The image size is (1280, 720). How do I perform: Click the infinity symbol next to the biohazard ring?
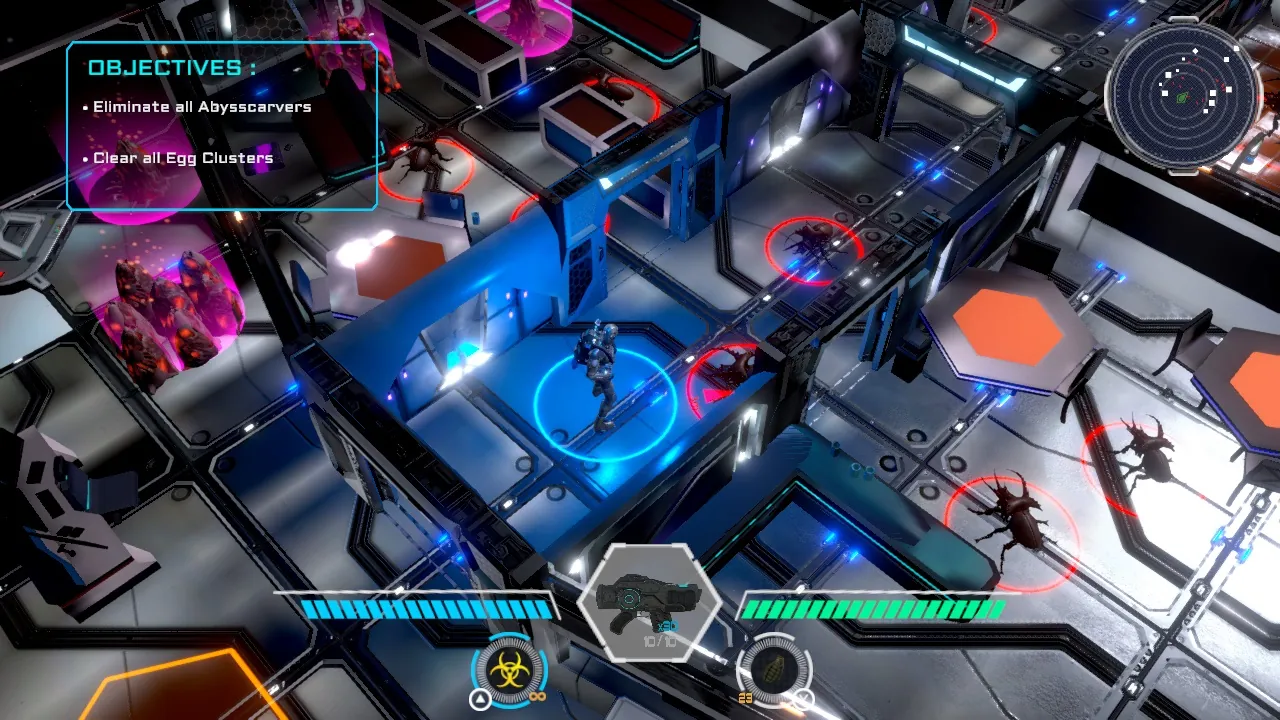[537, 697]
